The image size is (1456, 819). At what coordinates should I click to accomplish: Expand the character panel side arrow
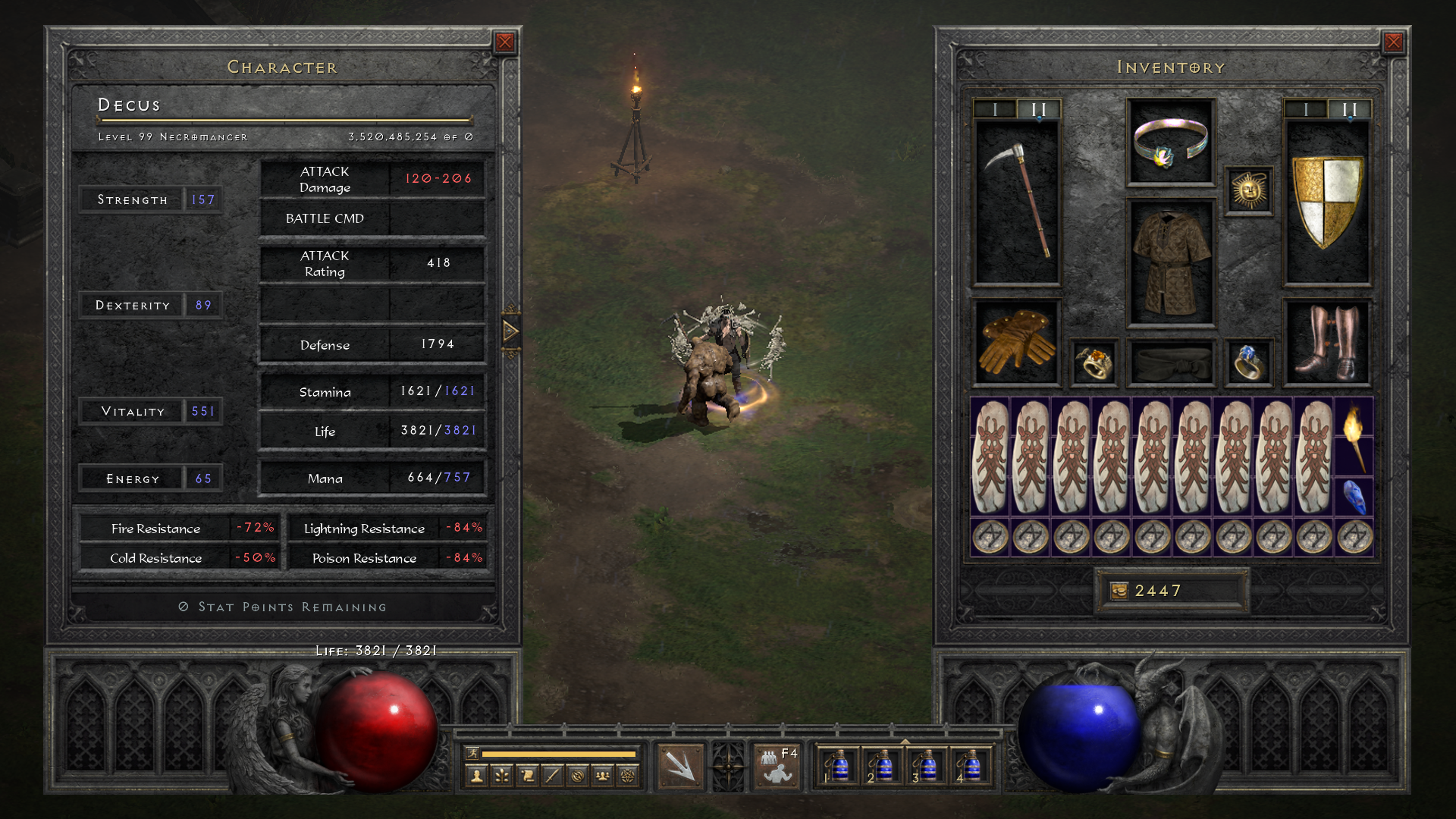pyautogui.click(x=512, y=331)
